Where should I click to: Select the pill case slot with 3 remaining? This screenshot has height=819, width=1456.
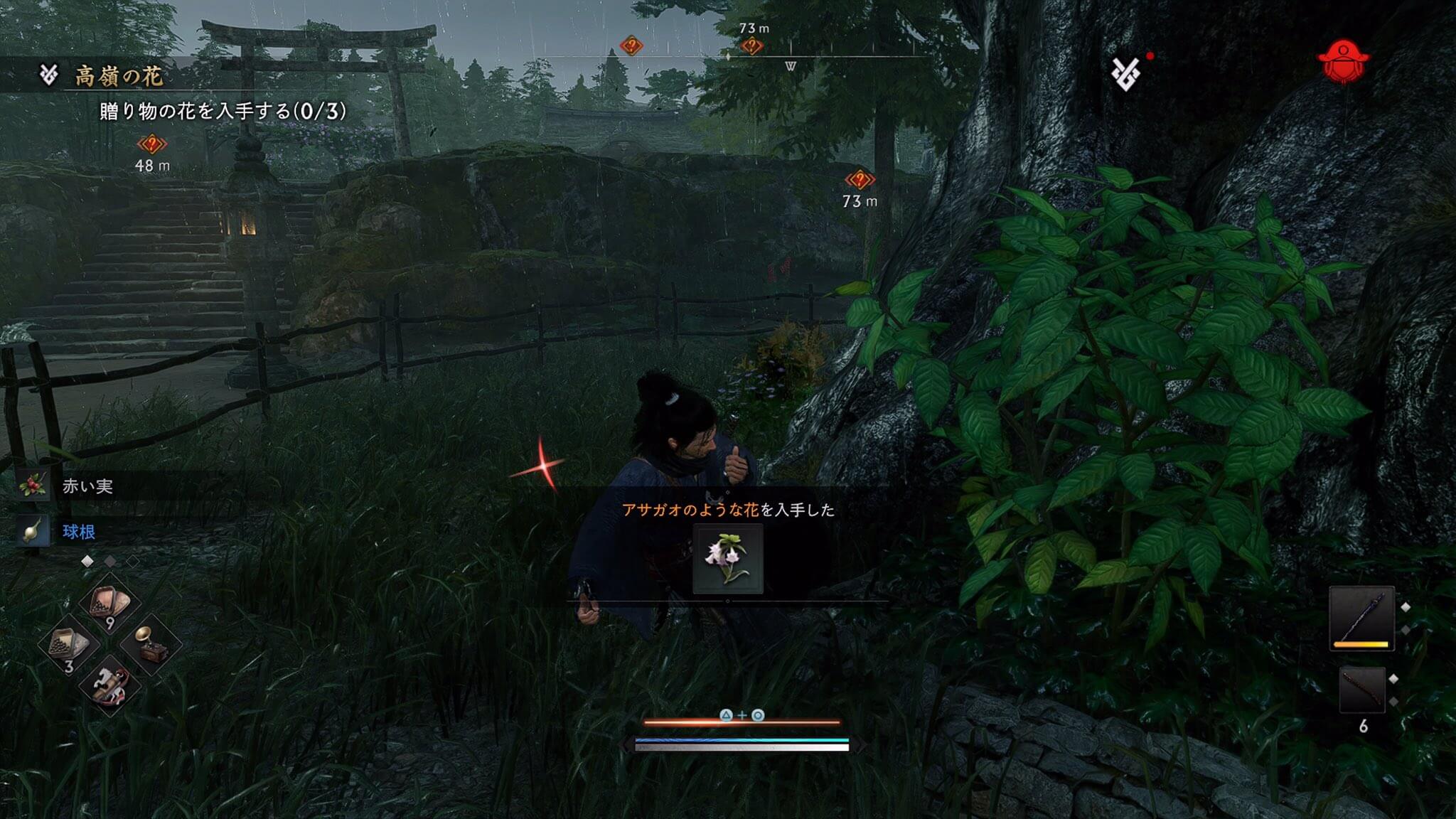69,644
